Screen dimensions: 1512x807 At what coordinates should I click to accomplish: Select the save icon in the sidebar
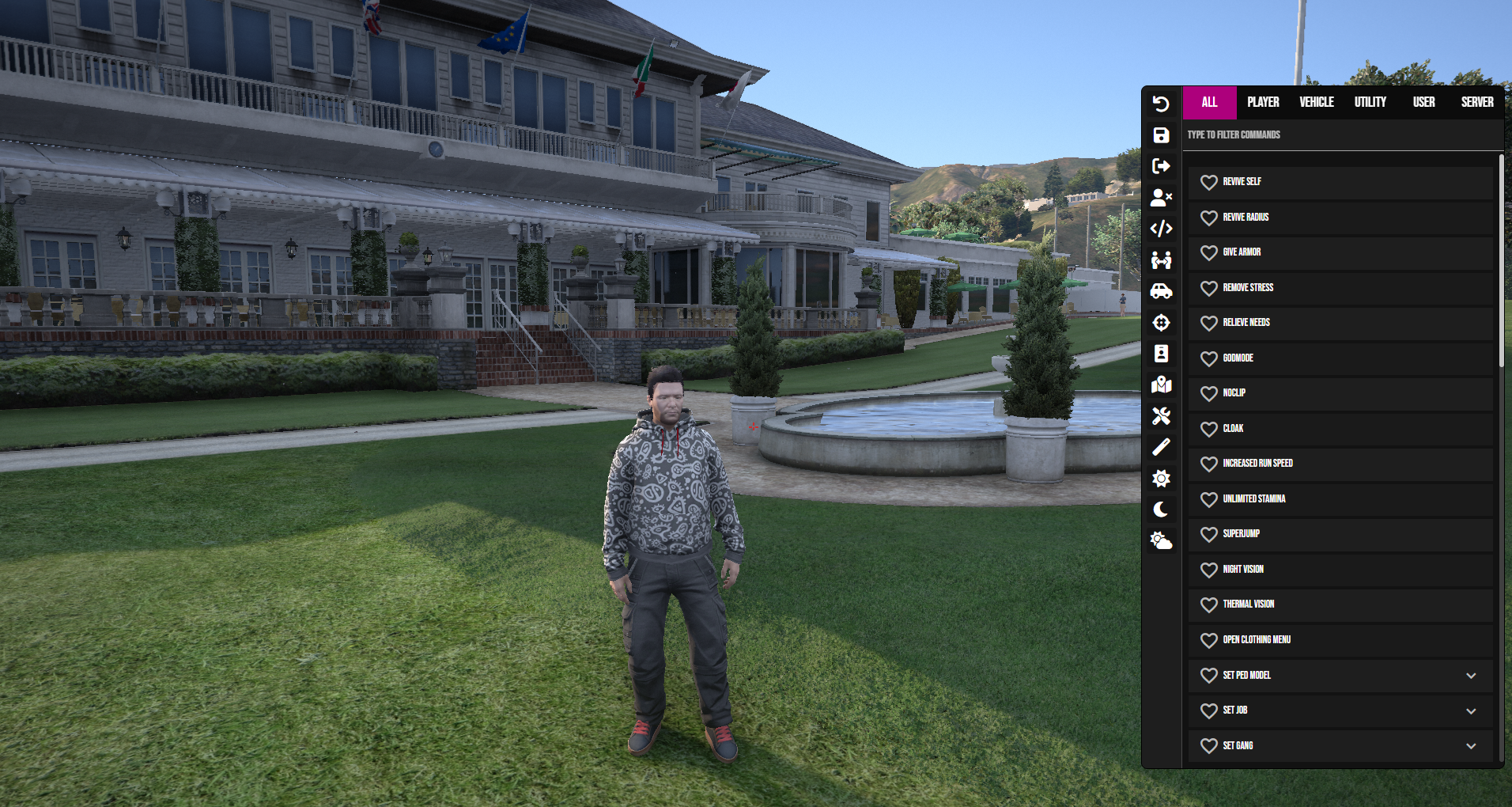click(x=1161, y=135)
